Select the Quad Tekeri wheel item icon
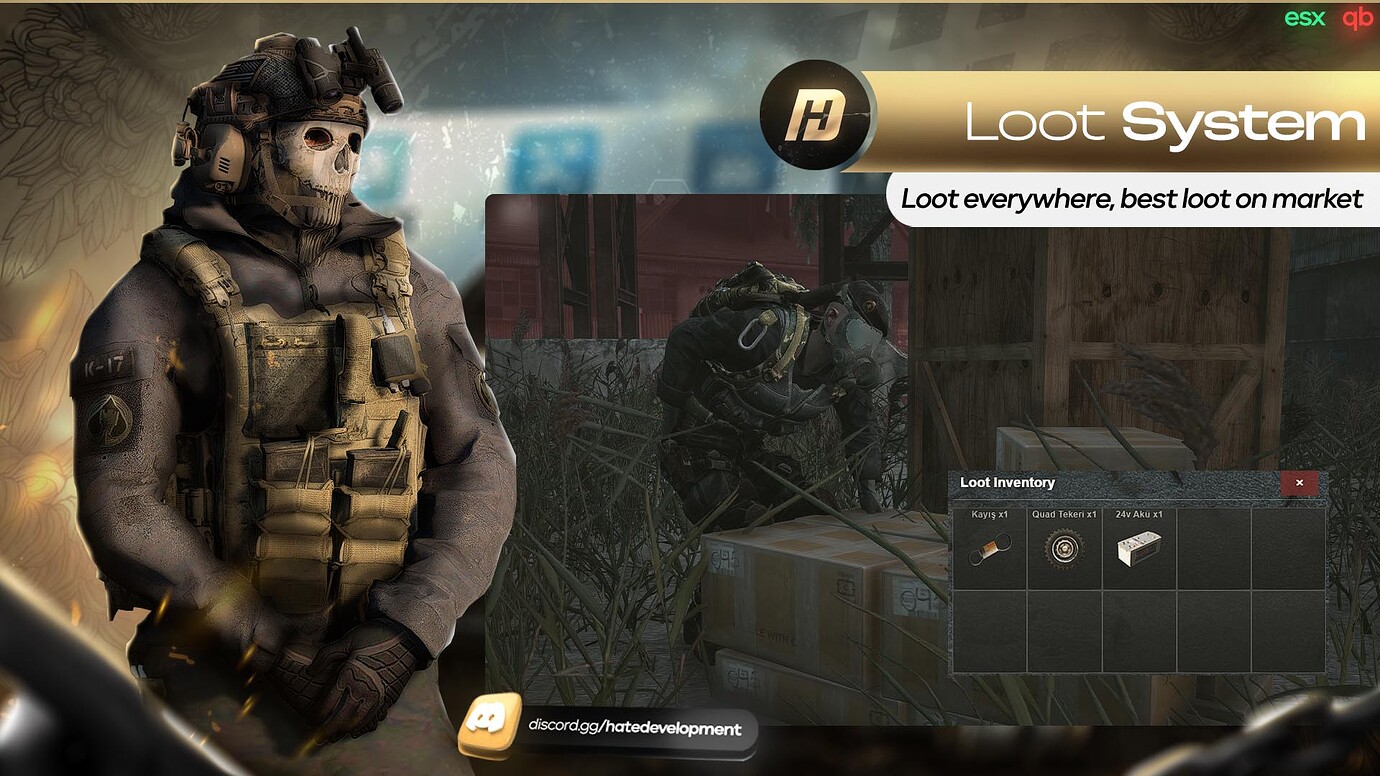The height and width of the screenshot is (776, 1380). (x=1063, y=548)
